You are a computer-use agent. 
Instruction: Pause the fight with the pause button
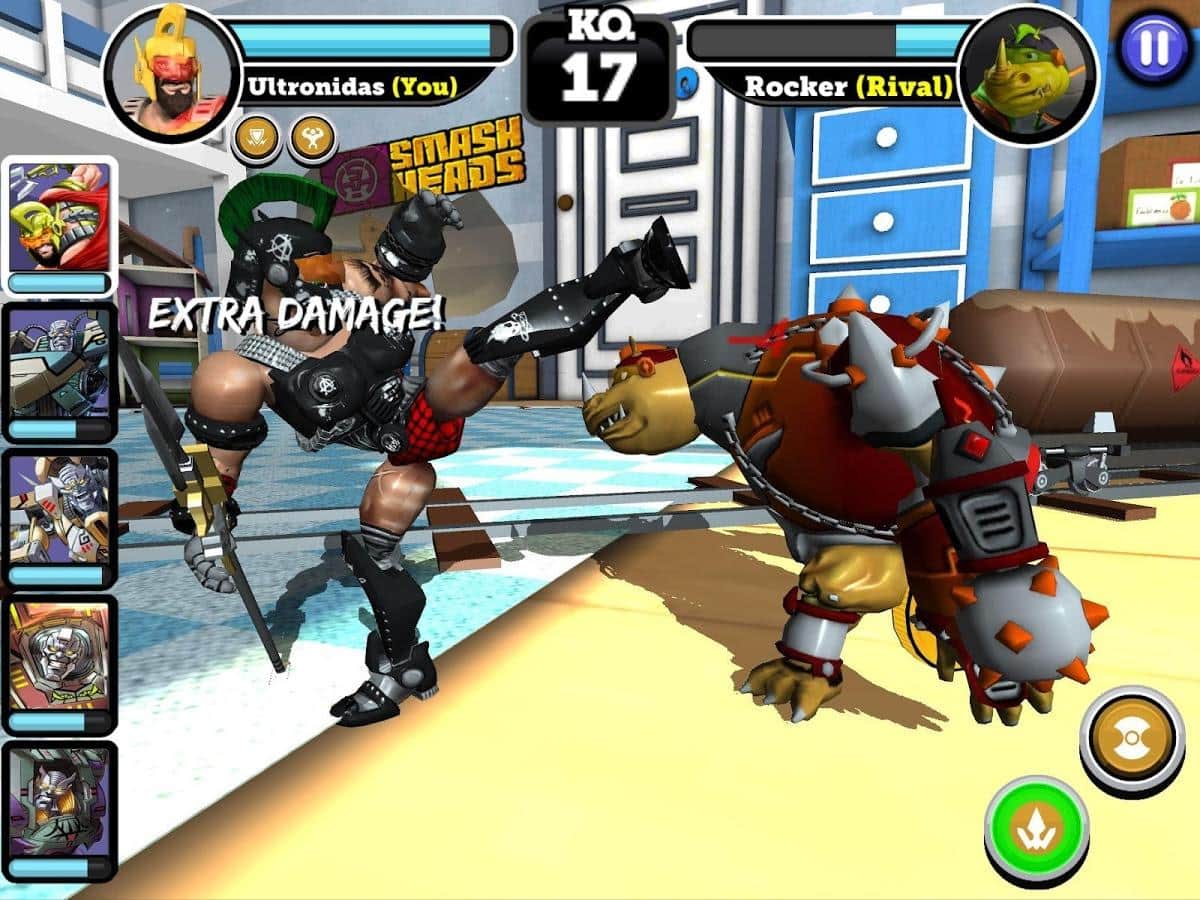click(x=1154, y=48)
